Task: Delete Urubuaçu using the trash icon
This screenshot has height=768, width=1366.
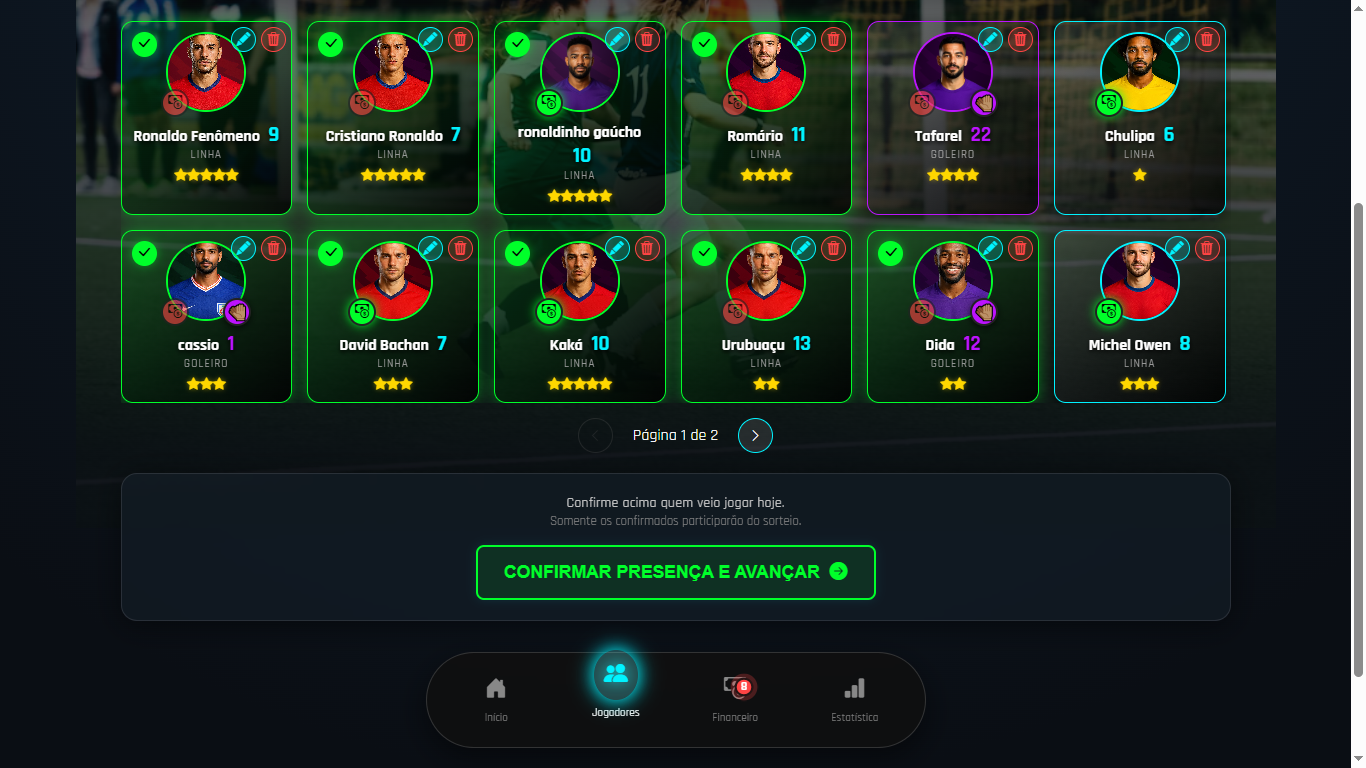Action: [833, 249]
